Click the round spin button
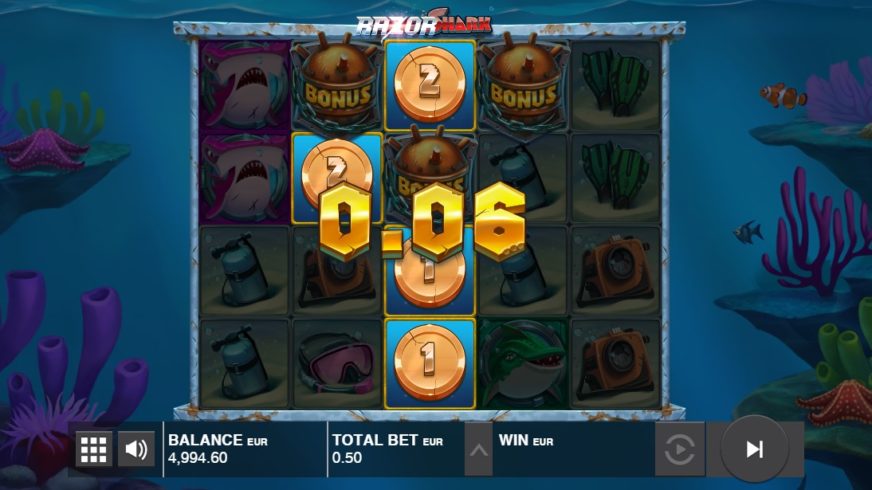The image size is (872, 490). click(x=754, y=449)
